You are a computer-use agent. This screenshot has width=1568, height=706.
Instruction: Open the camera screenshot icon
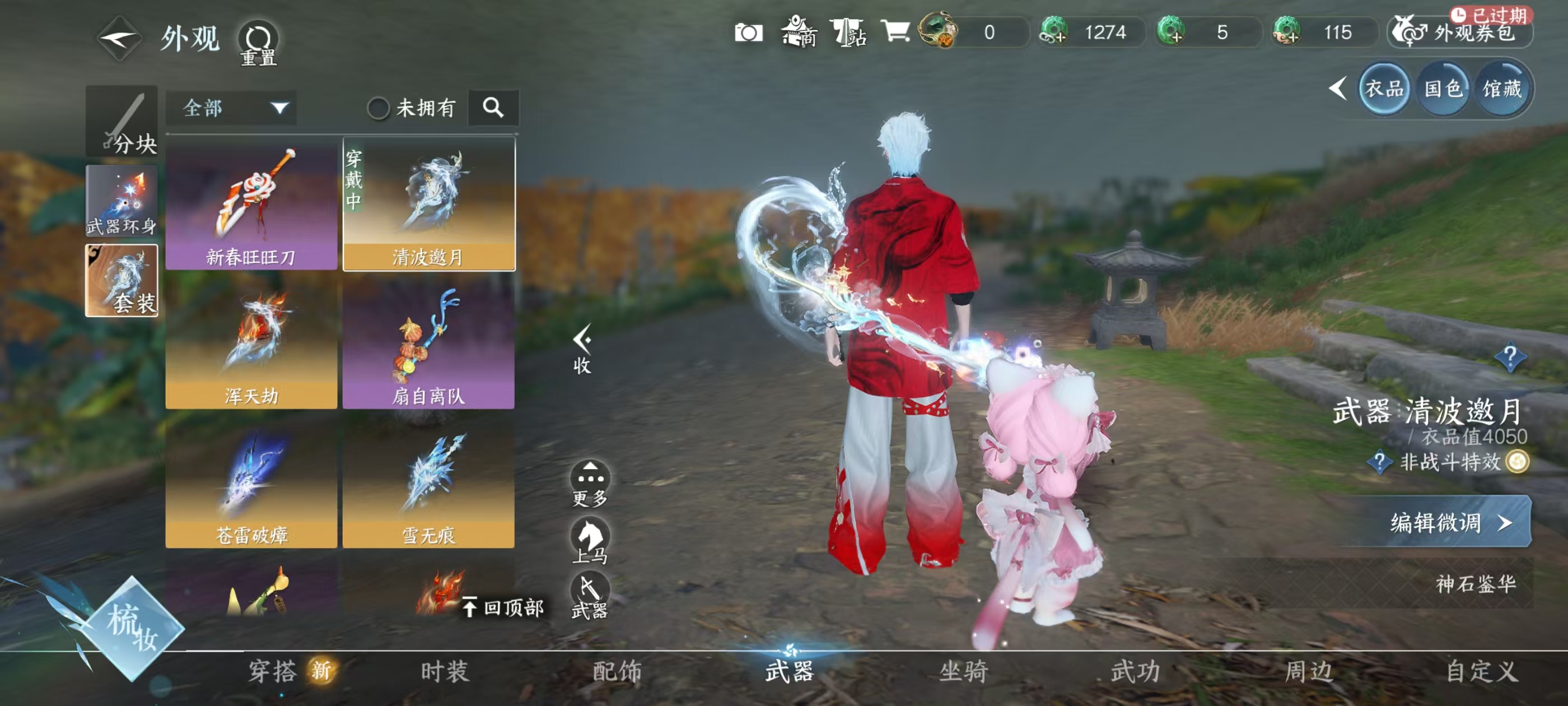pos(748,32)
